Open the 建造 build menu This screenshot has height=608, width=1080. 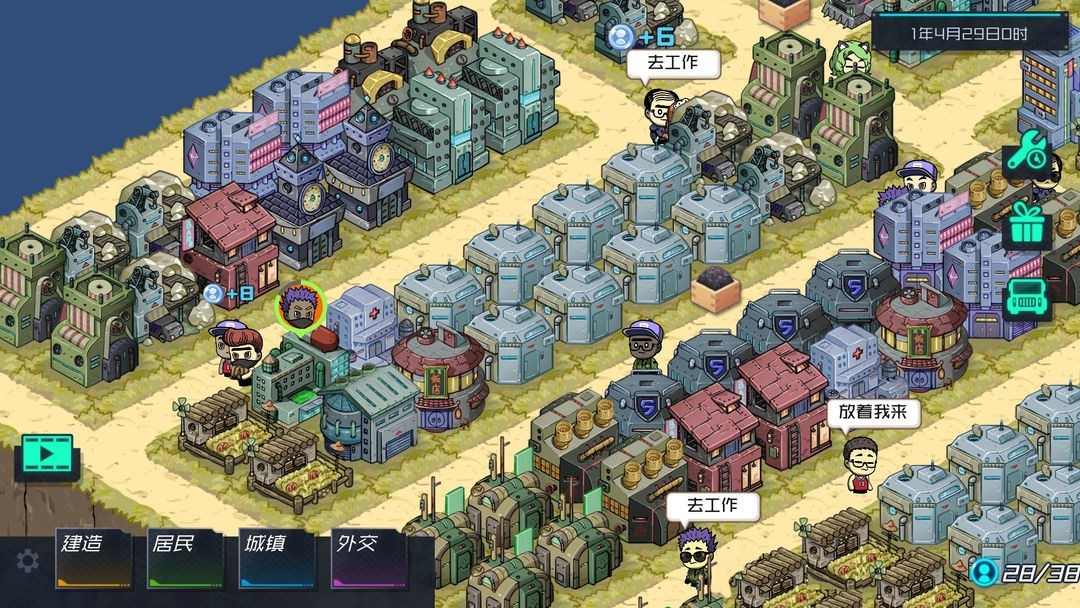click(94, 558)
